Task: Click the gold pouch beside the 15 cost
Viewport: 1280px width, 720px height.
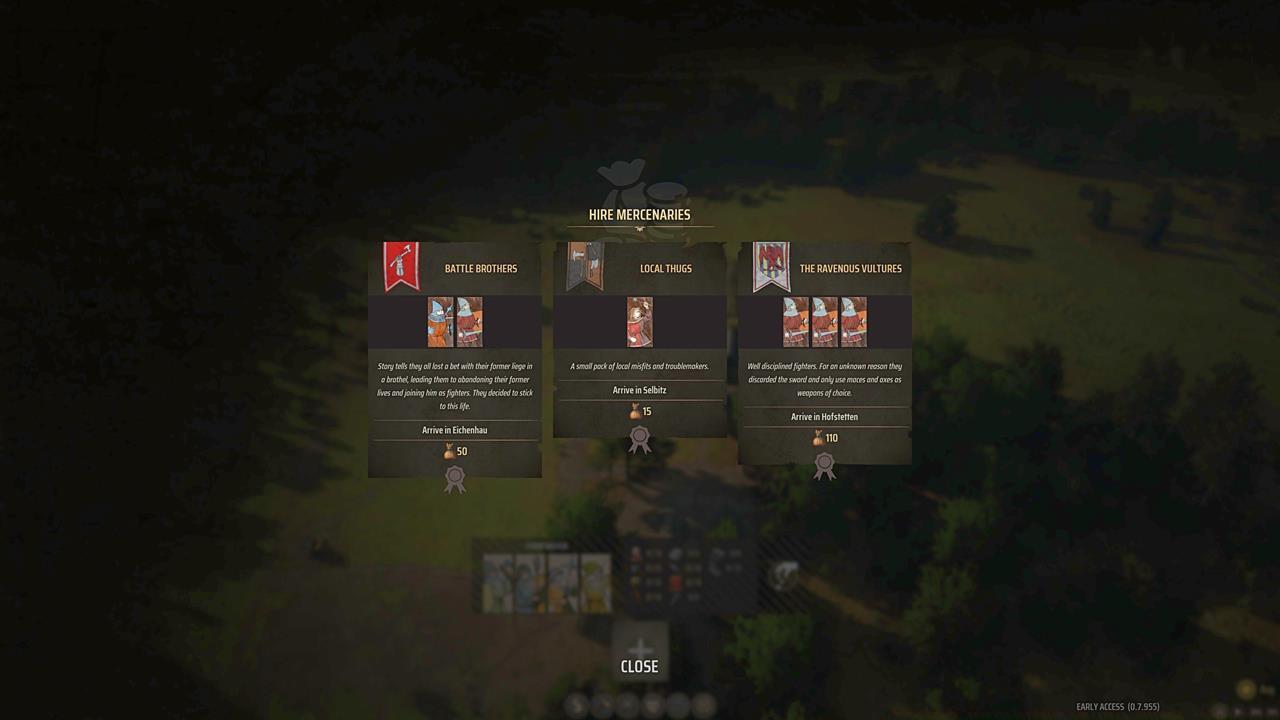Action: coord(632,410)
